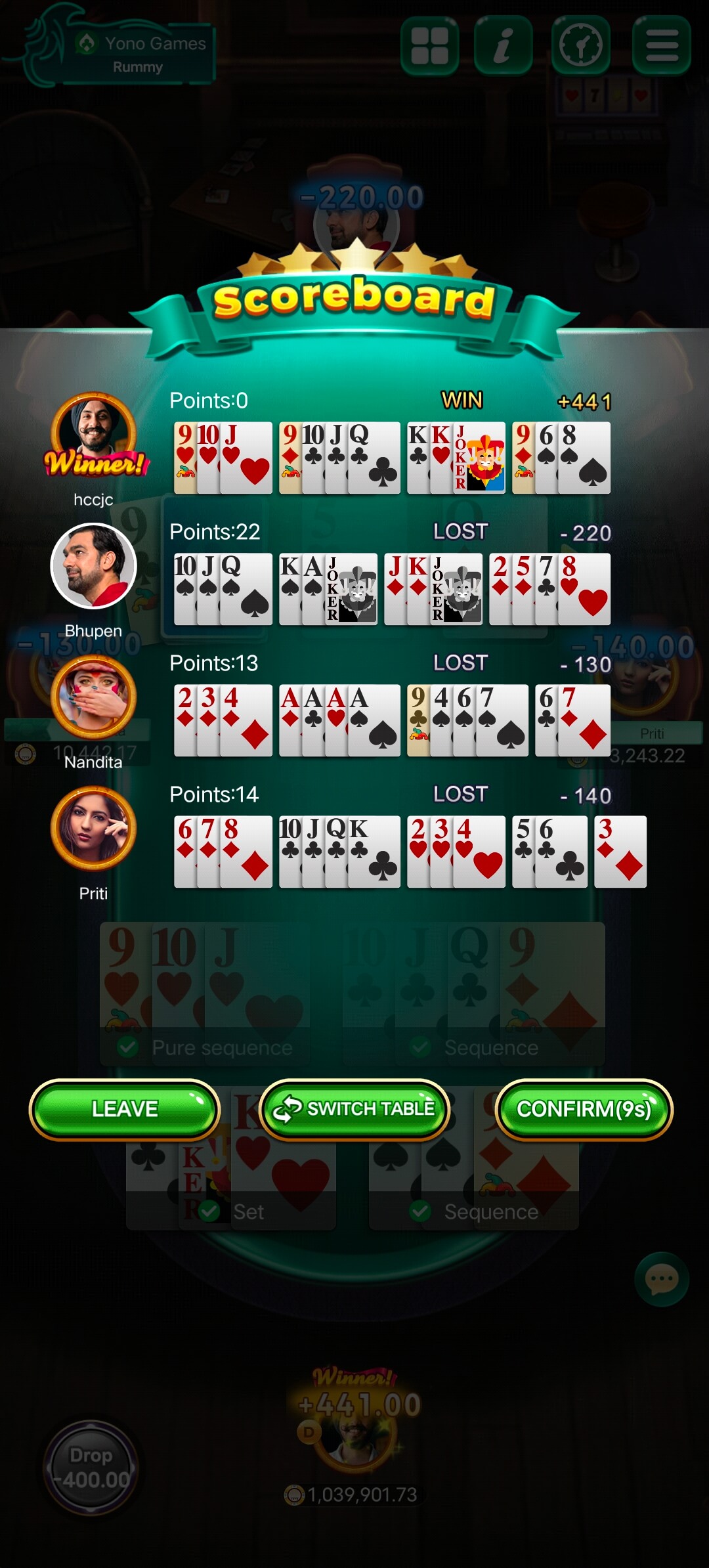Open the hamburger menu
This screenshot has height=1568, width=709.
coord(661,45)
